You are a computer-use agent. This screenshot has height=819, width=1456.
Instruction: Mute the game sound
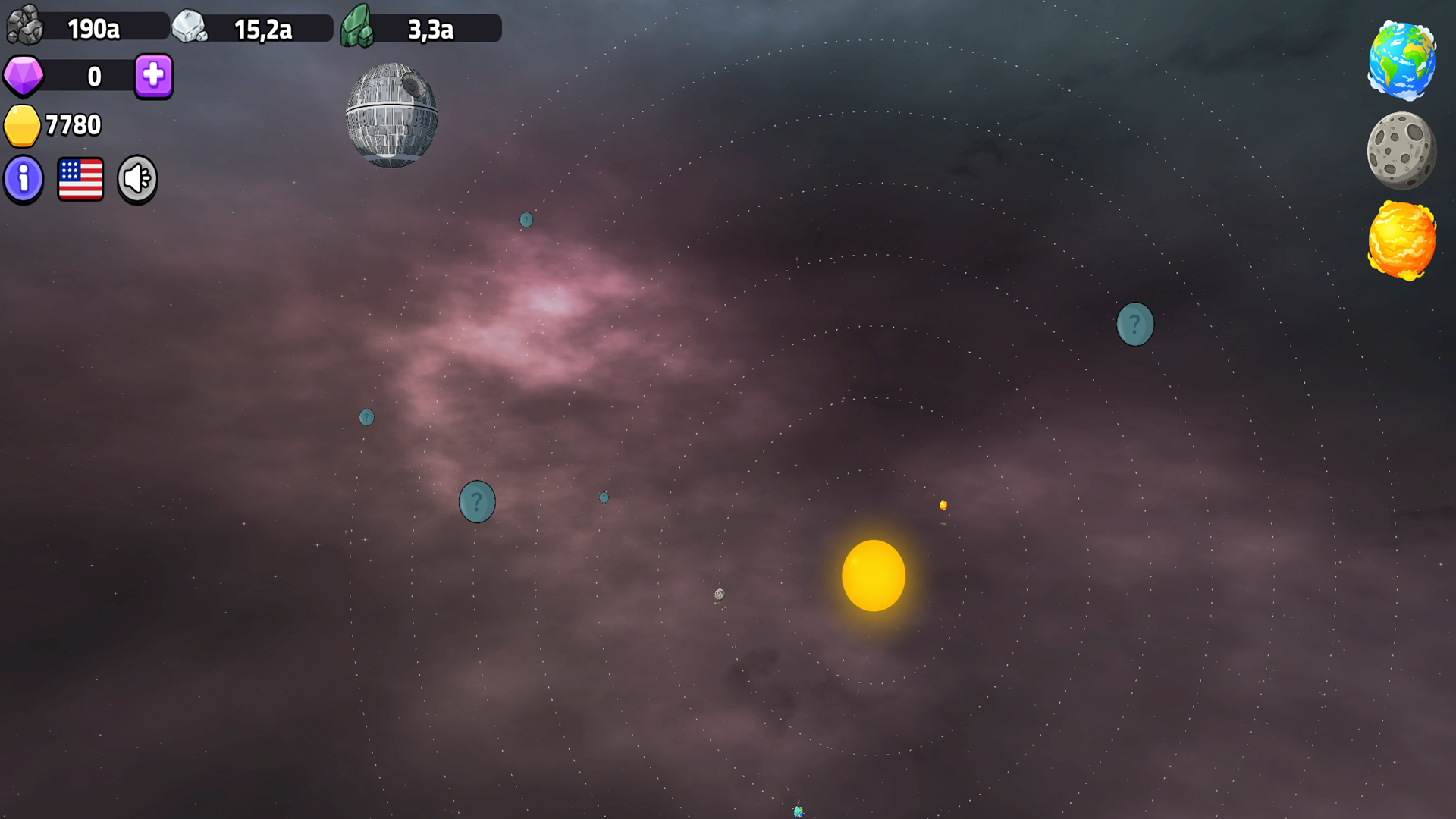(x=136, y=179)
